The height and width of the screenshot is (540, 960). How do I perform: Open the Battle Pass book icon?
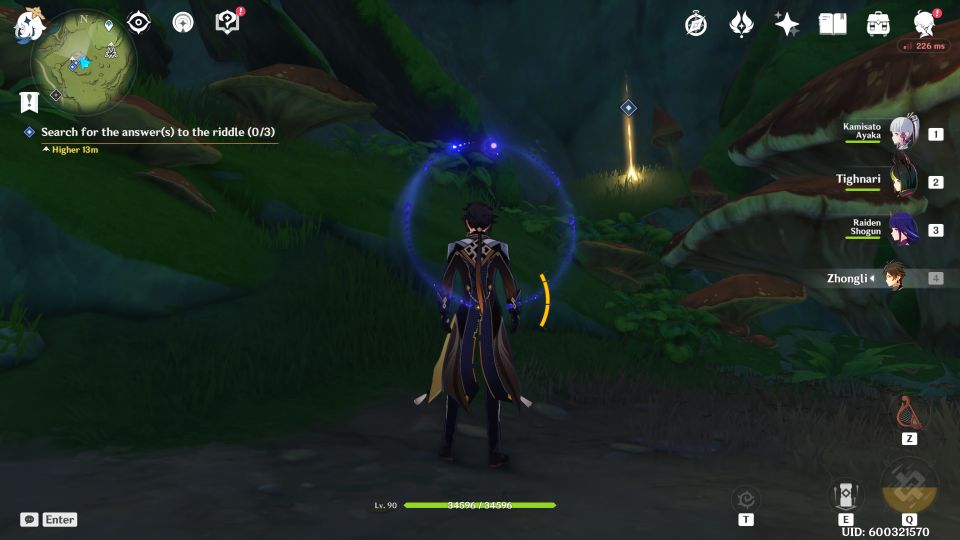click(x=832, y=24)
